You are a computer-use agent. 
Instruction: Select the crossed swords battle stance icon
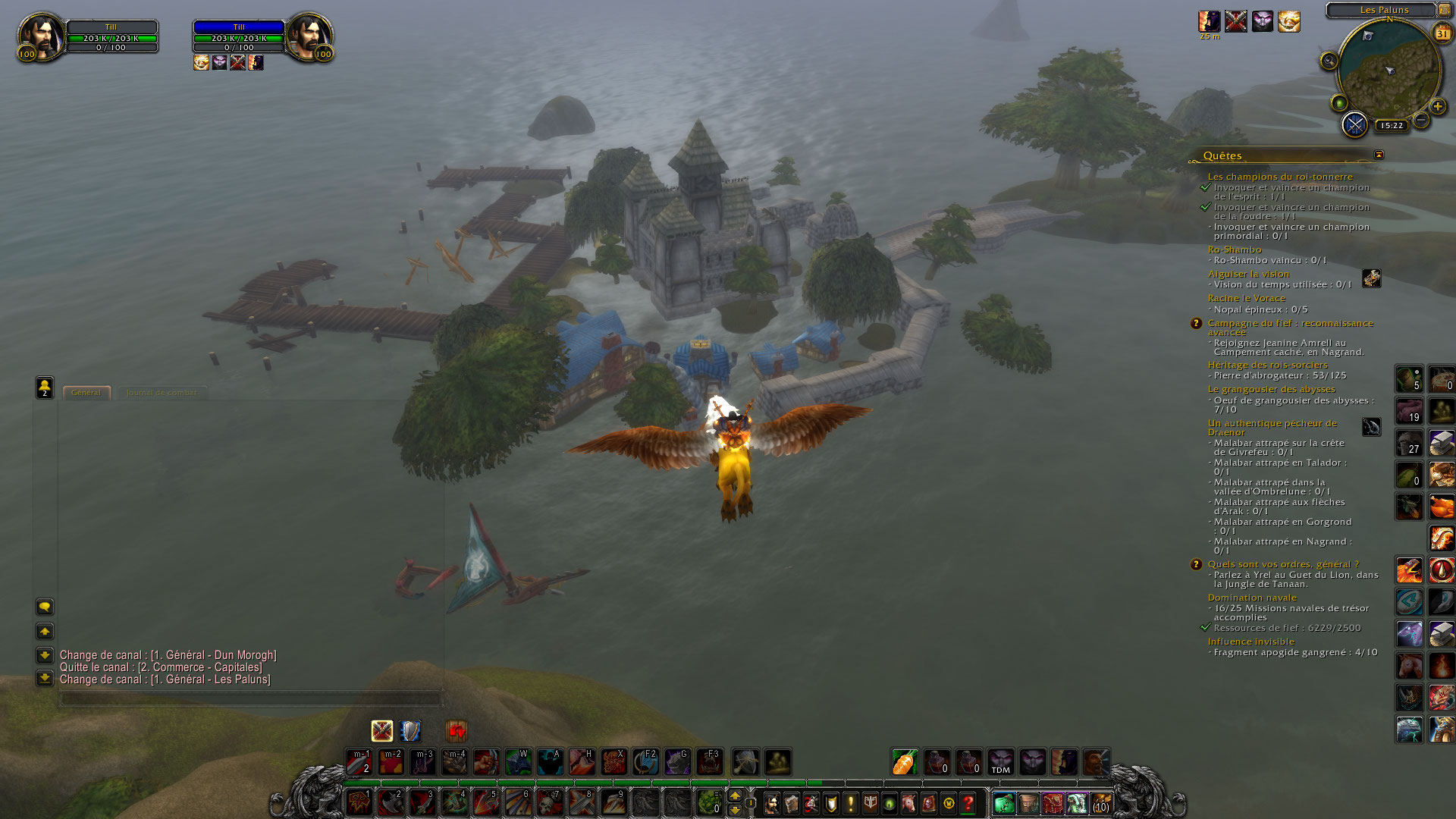pos(382,730)
